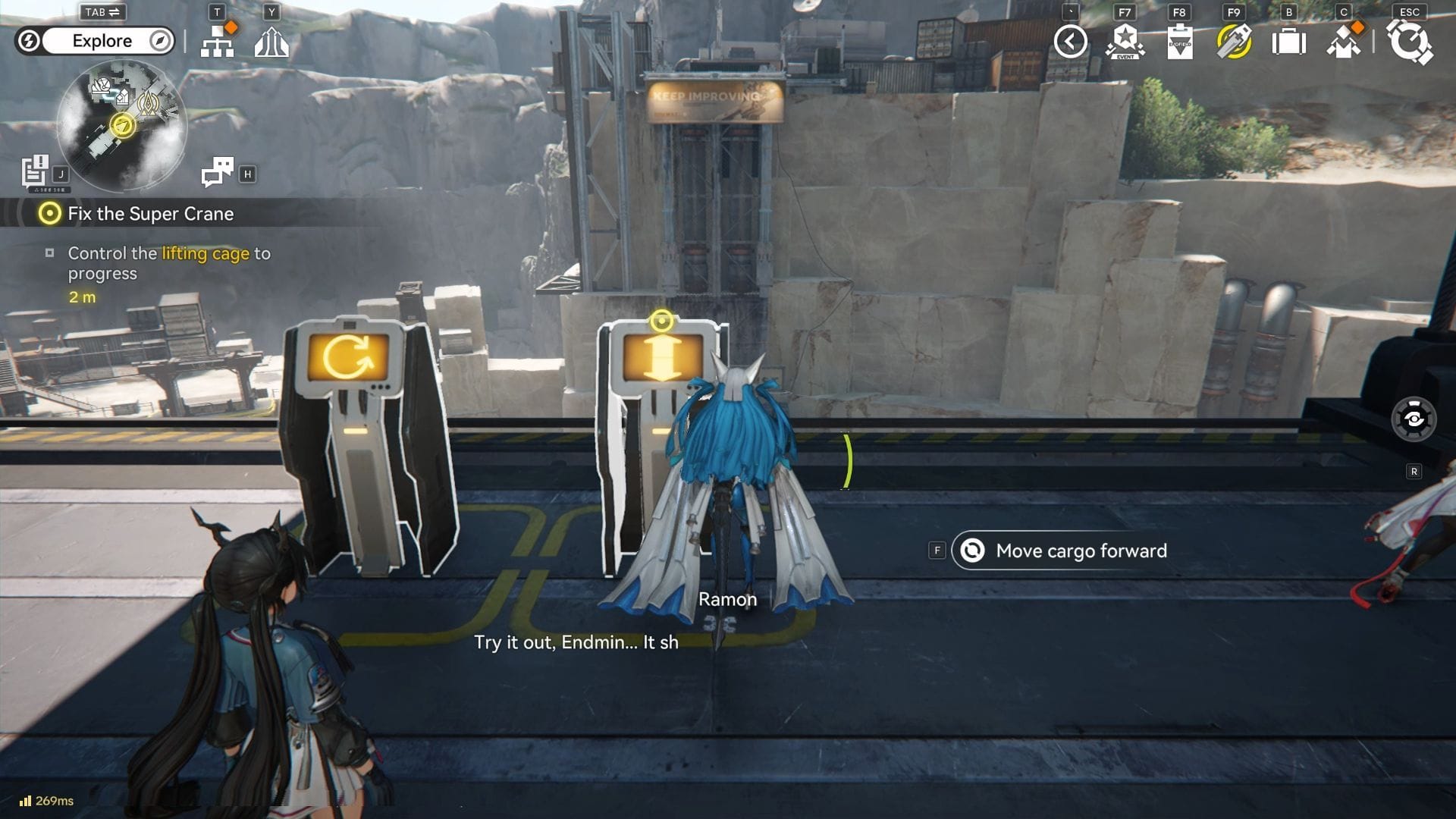Open the clipboard icon with the triangle
The height and width of the screenshot is (819, 1456).
tap(1179, 42)
